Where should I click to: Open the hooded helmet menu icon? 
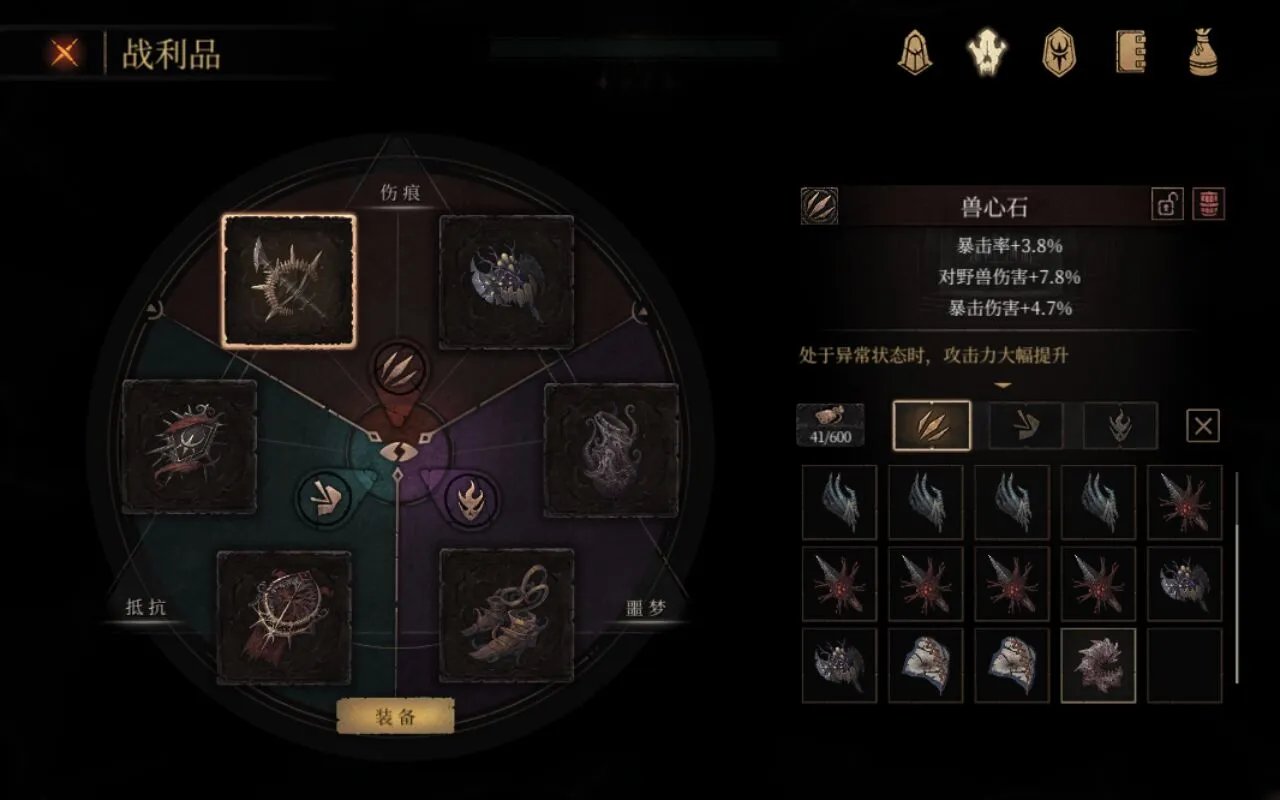[x=914, y=52]
